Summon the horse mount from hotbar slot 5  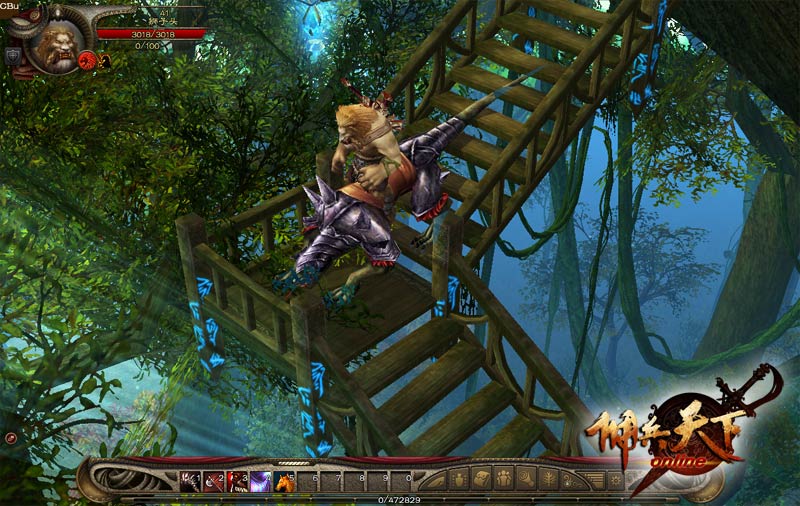[285, 481]
